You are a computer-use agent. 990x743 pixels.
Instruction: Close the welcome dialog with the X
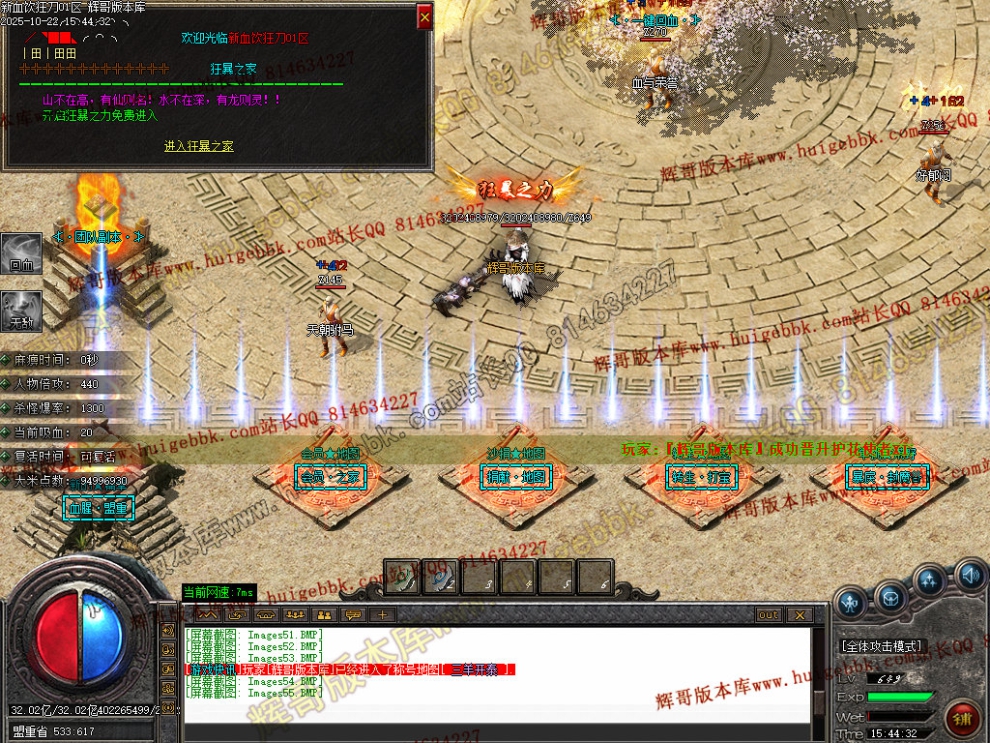click(x=425, y=16)
